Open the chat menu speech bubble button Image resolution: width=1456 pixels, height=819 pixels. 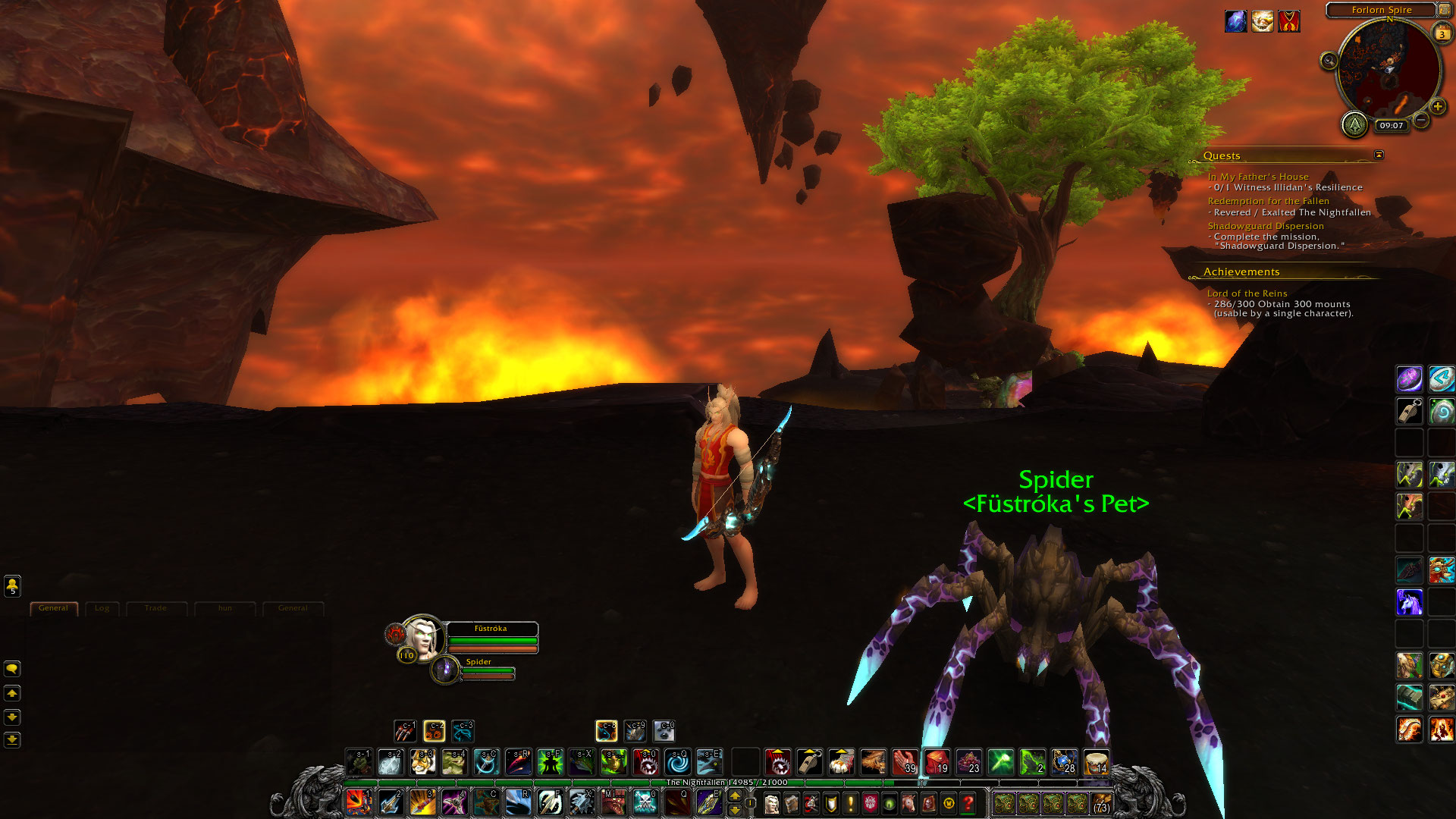click(12, 669)
